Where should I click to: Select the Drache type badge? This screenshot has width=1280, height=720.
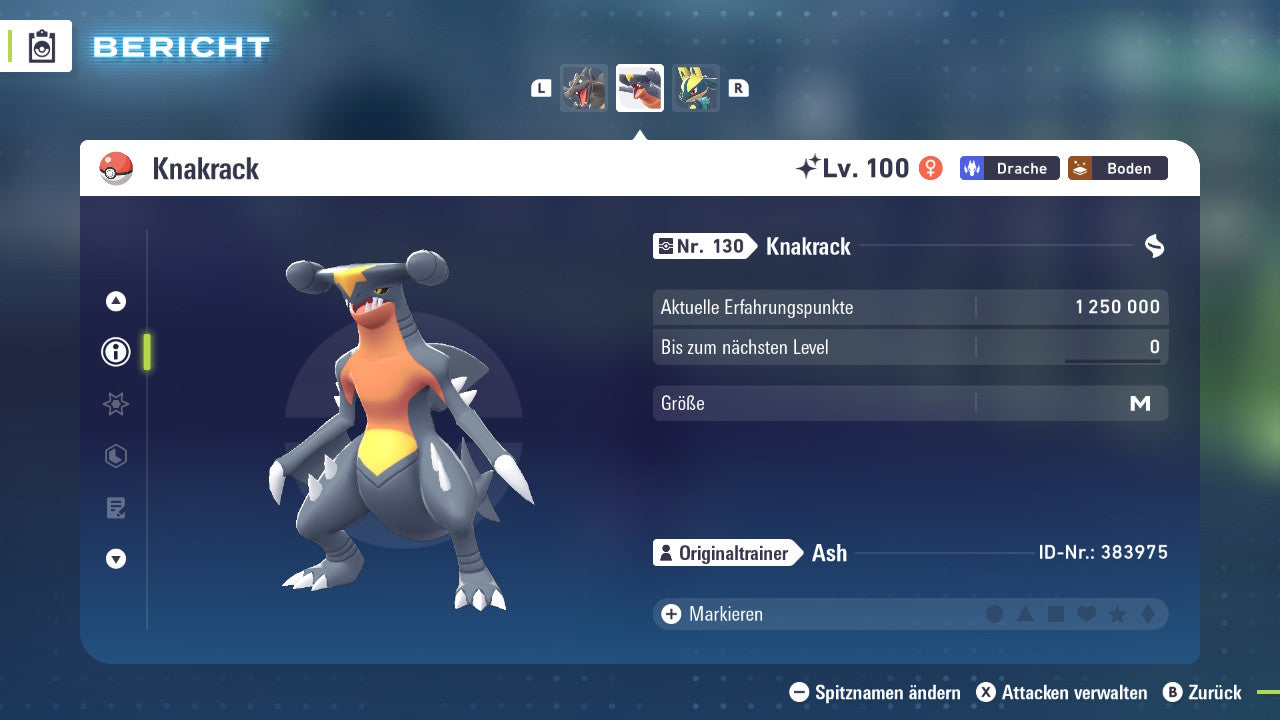tap(1009, 168)
